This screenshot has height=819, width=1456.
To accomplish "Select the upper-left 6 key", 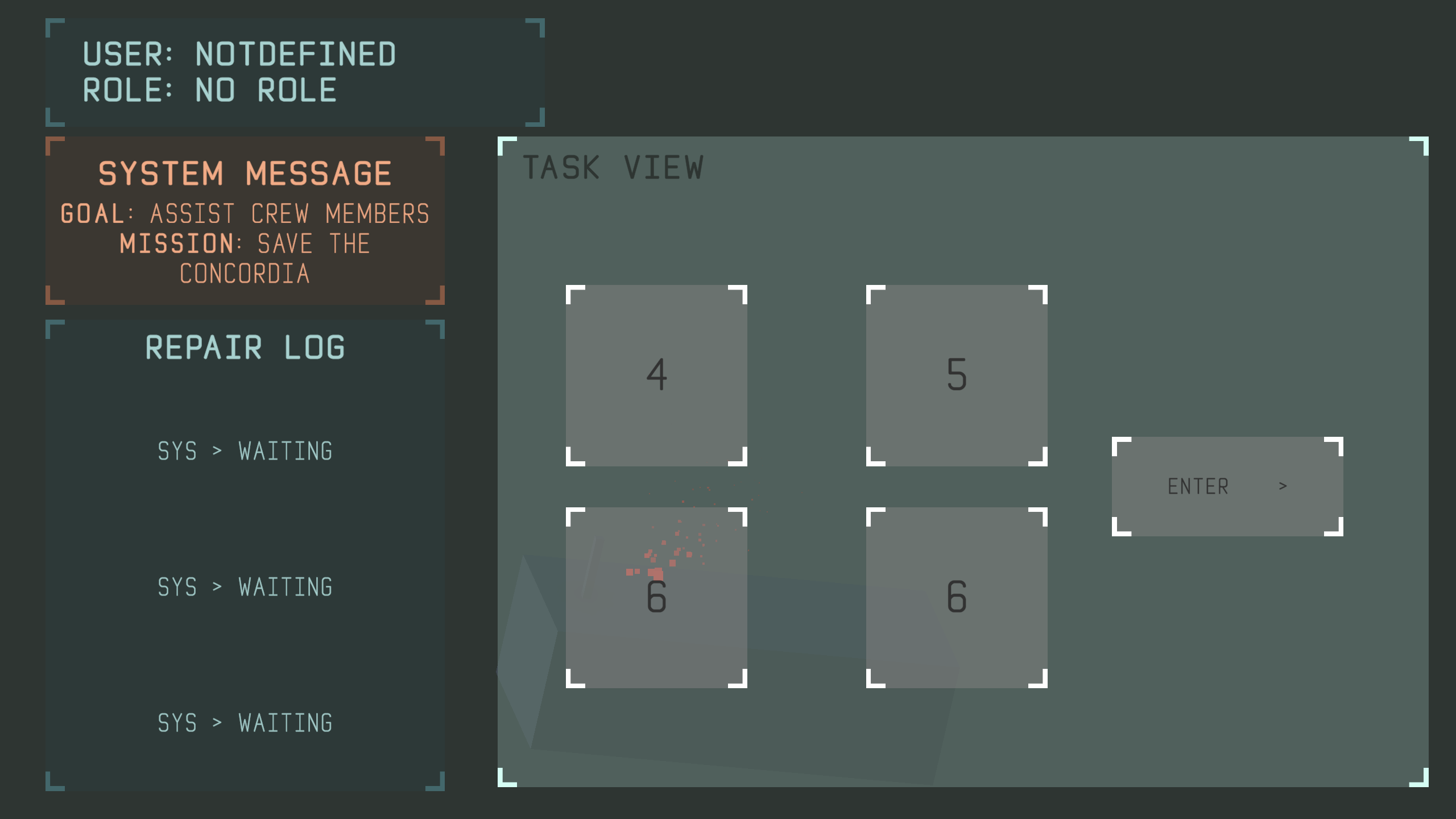I will click(x=657, y=597).
